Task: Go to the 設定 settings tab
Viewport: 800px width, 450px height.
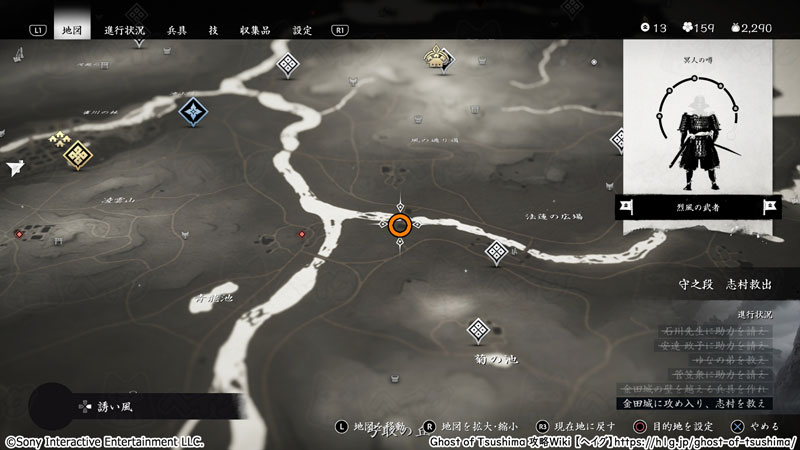Action: tap(302, 30)
